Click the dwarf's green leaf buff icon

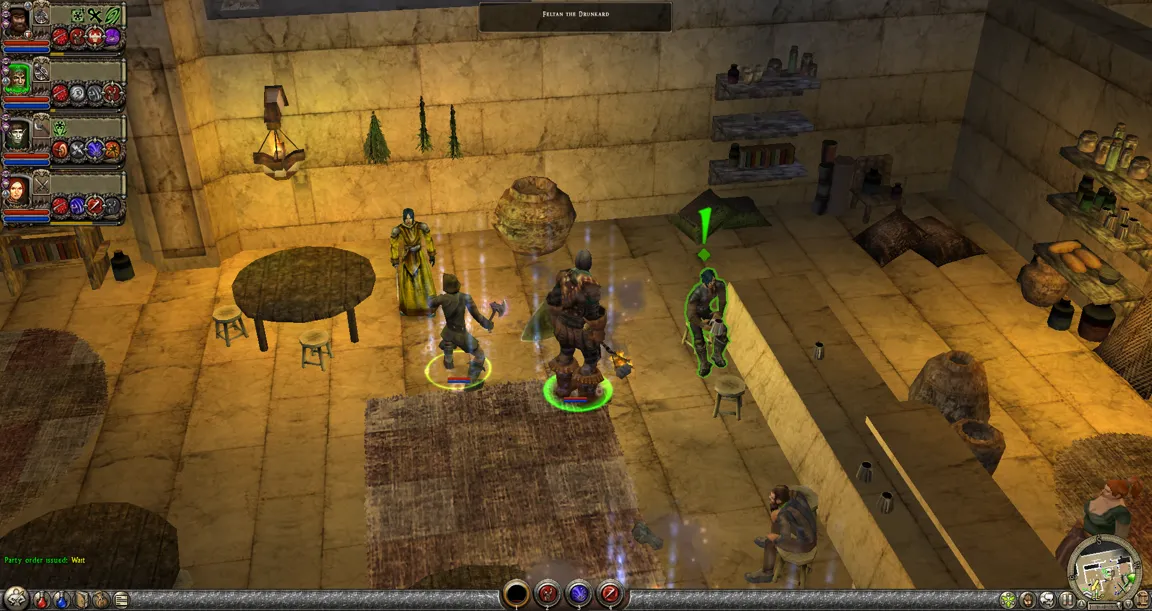coord(113,15)
